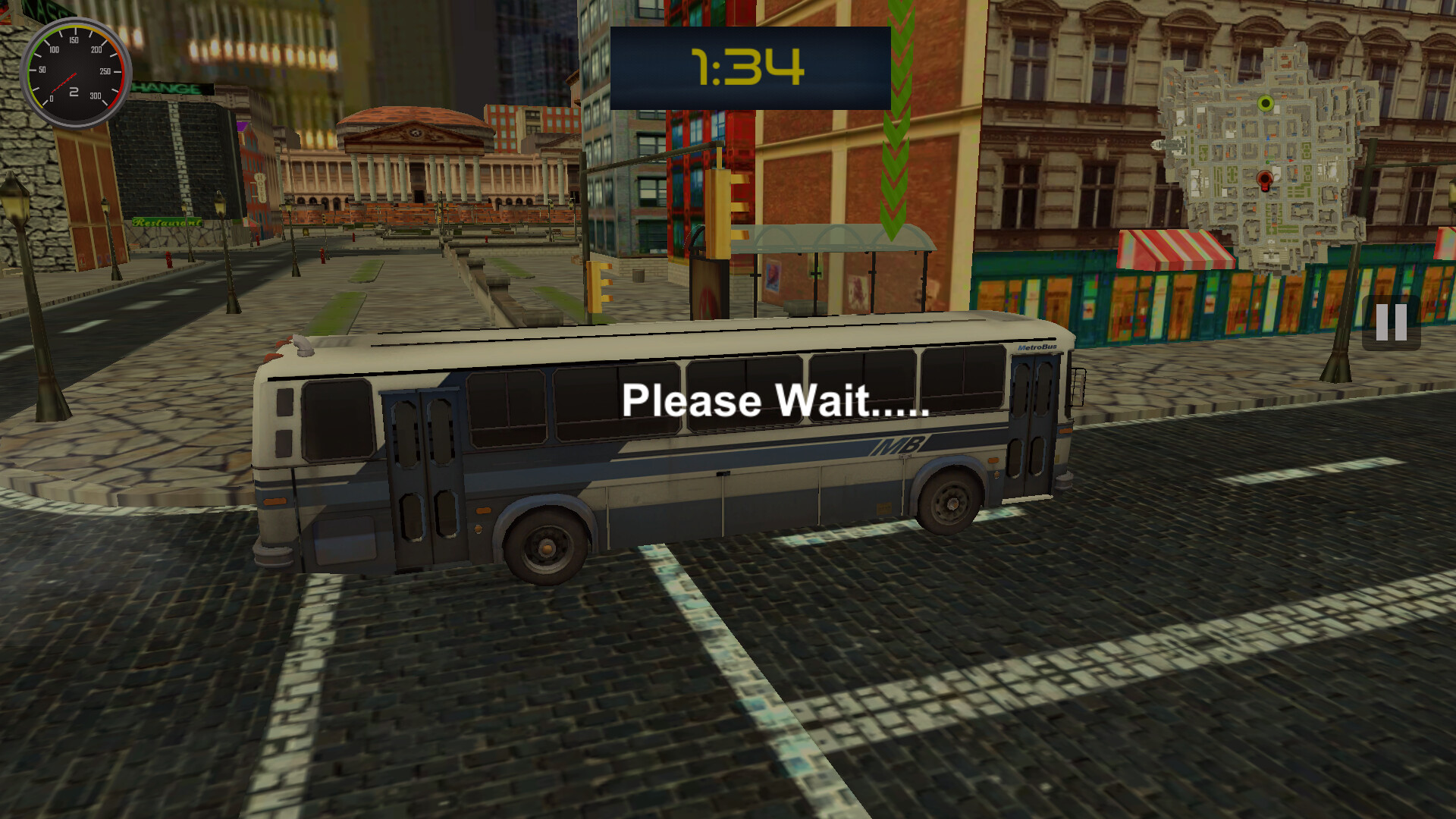This screenshot has height=819, width=1456.
Task: Click the red speedometer needle
Action: tap(64, 82)
